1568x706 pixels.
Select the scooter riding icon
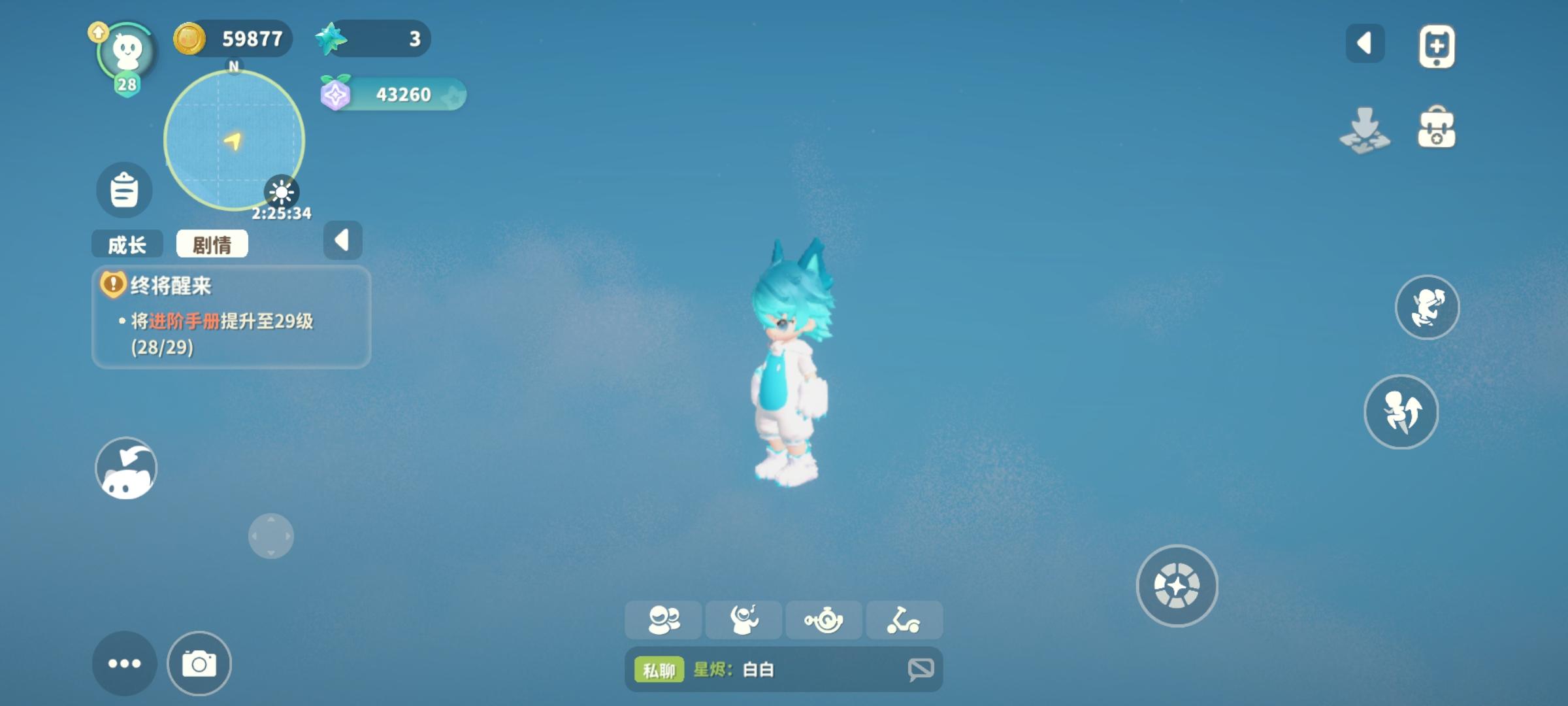pyautogui.click(x=904, y=620)
